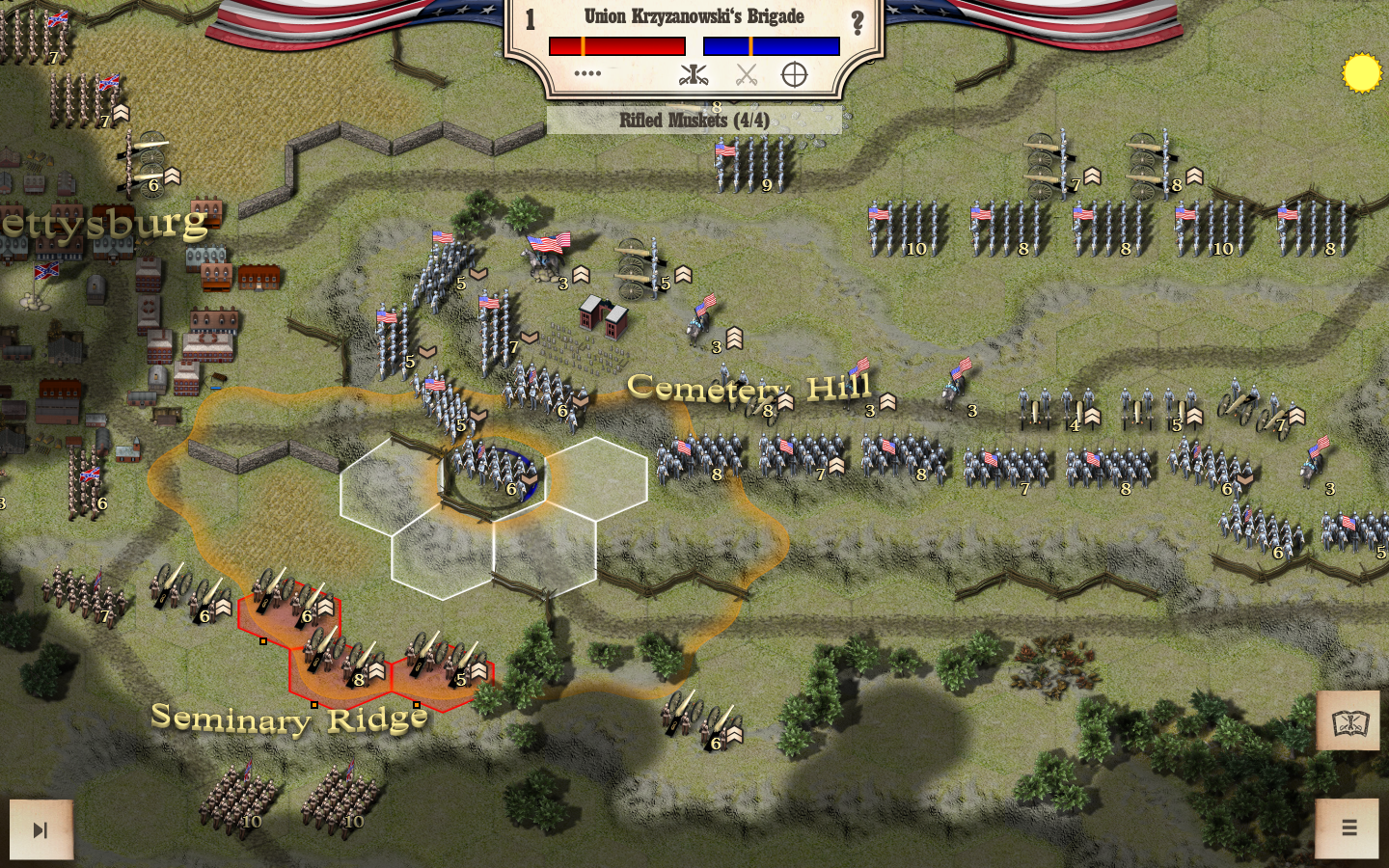Open the book and crossed rifles journal

click(1349, 721)
